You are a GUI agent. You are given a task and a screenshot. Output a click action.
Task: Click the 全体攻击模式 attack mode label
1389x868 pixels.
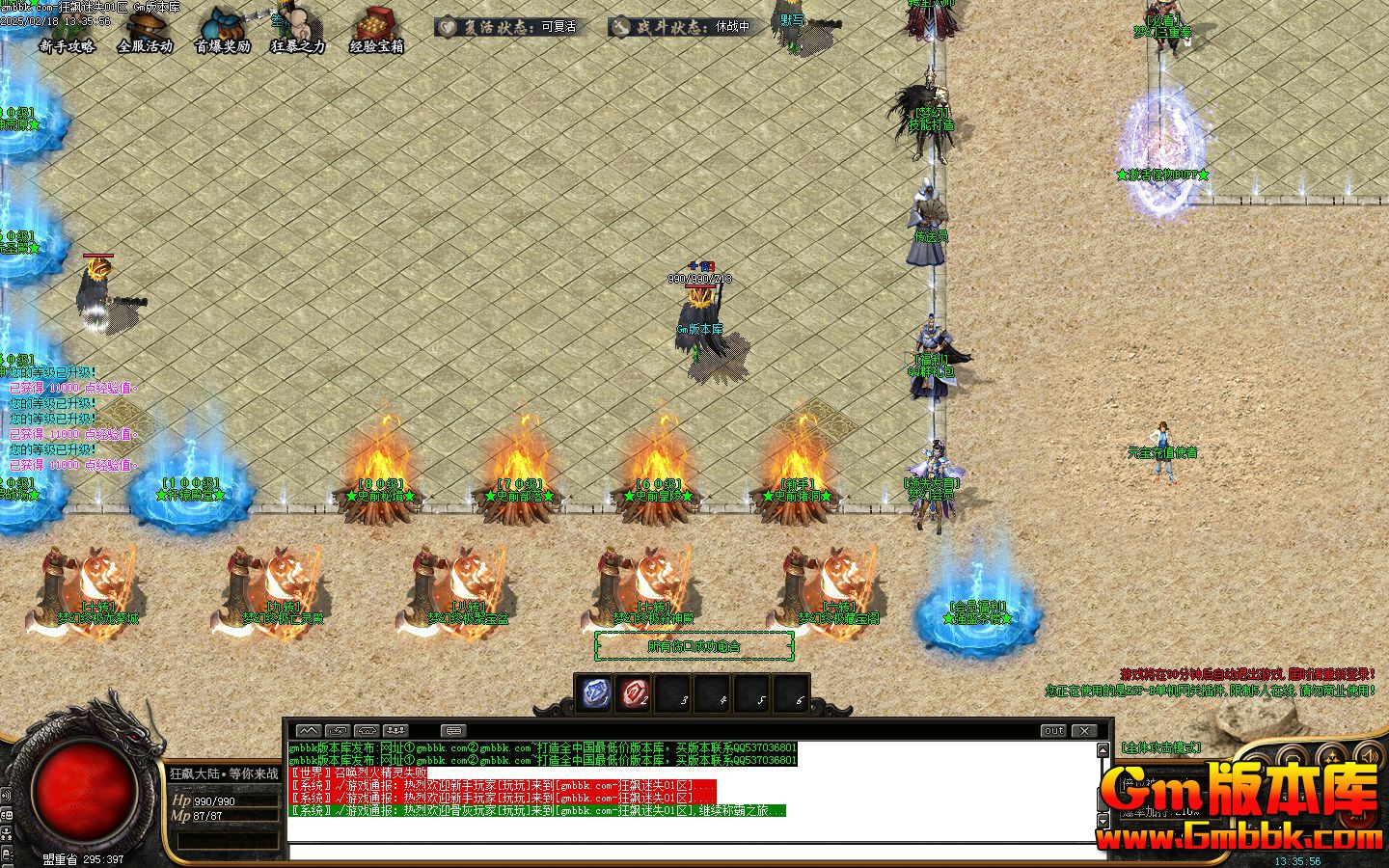click(1161, 747)
